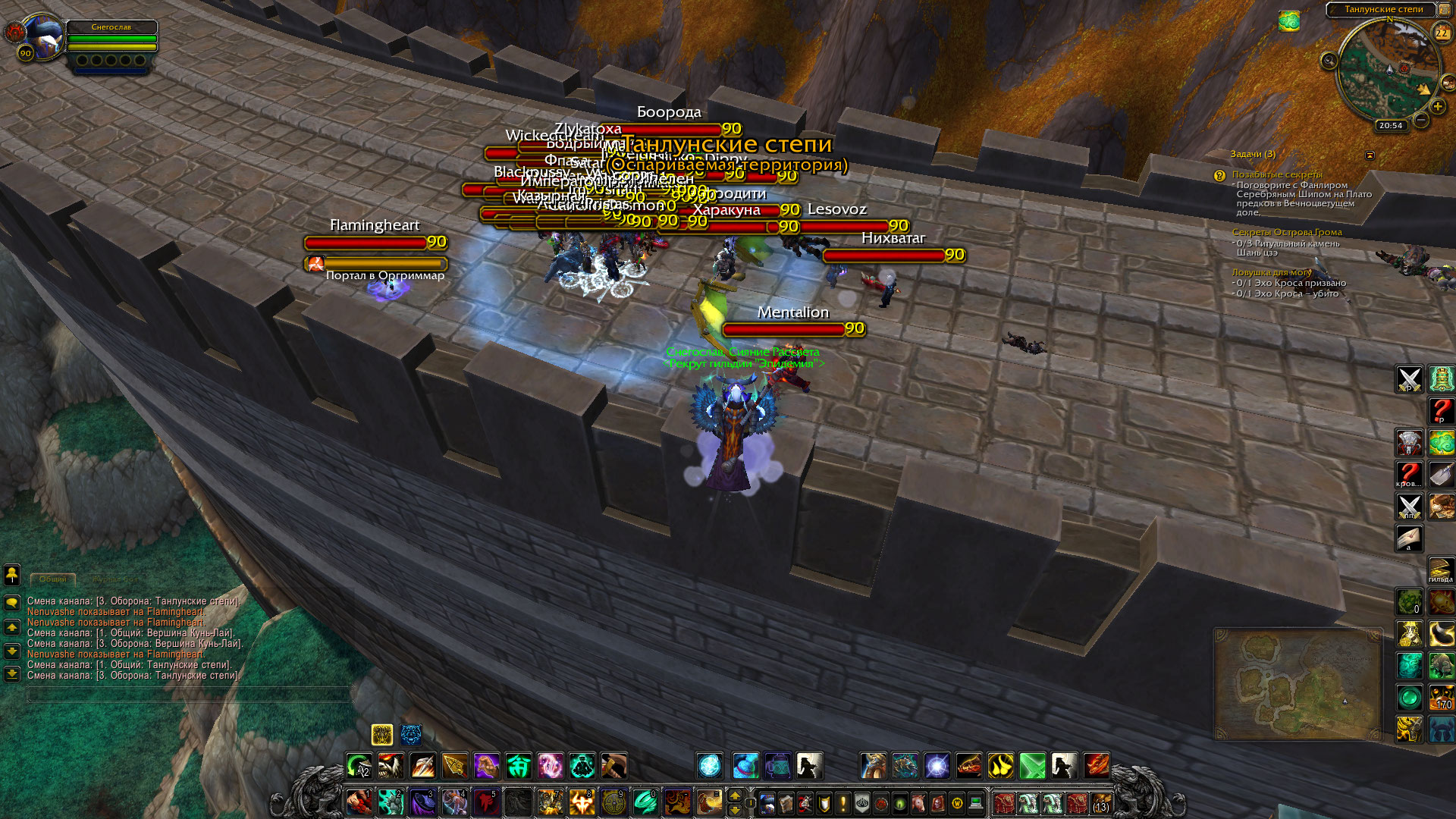This screenshot has height=819, width=1456.
Task: Click the minimap zoom-in plus button
Action: click(1437, 107)
